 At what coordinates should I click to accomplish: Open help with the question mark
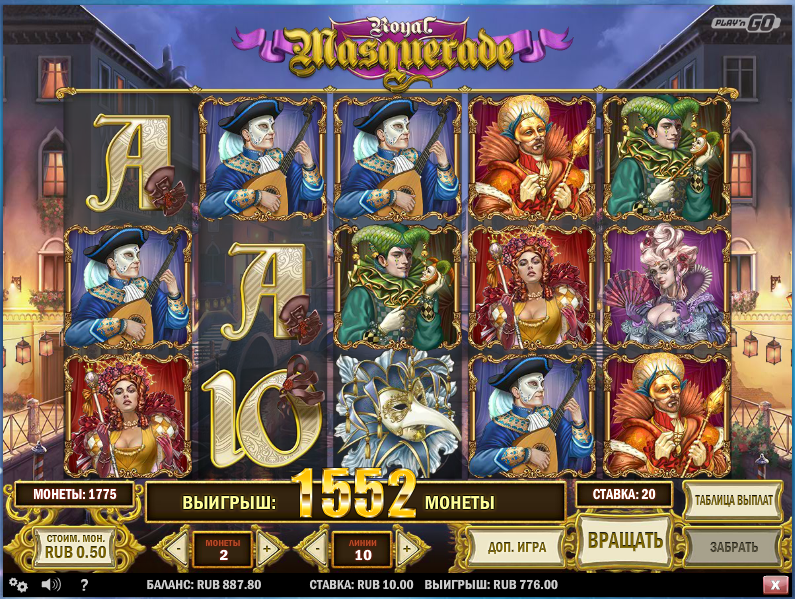pyautogui.click(x=84, y=585)
